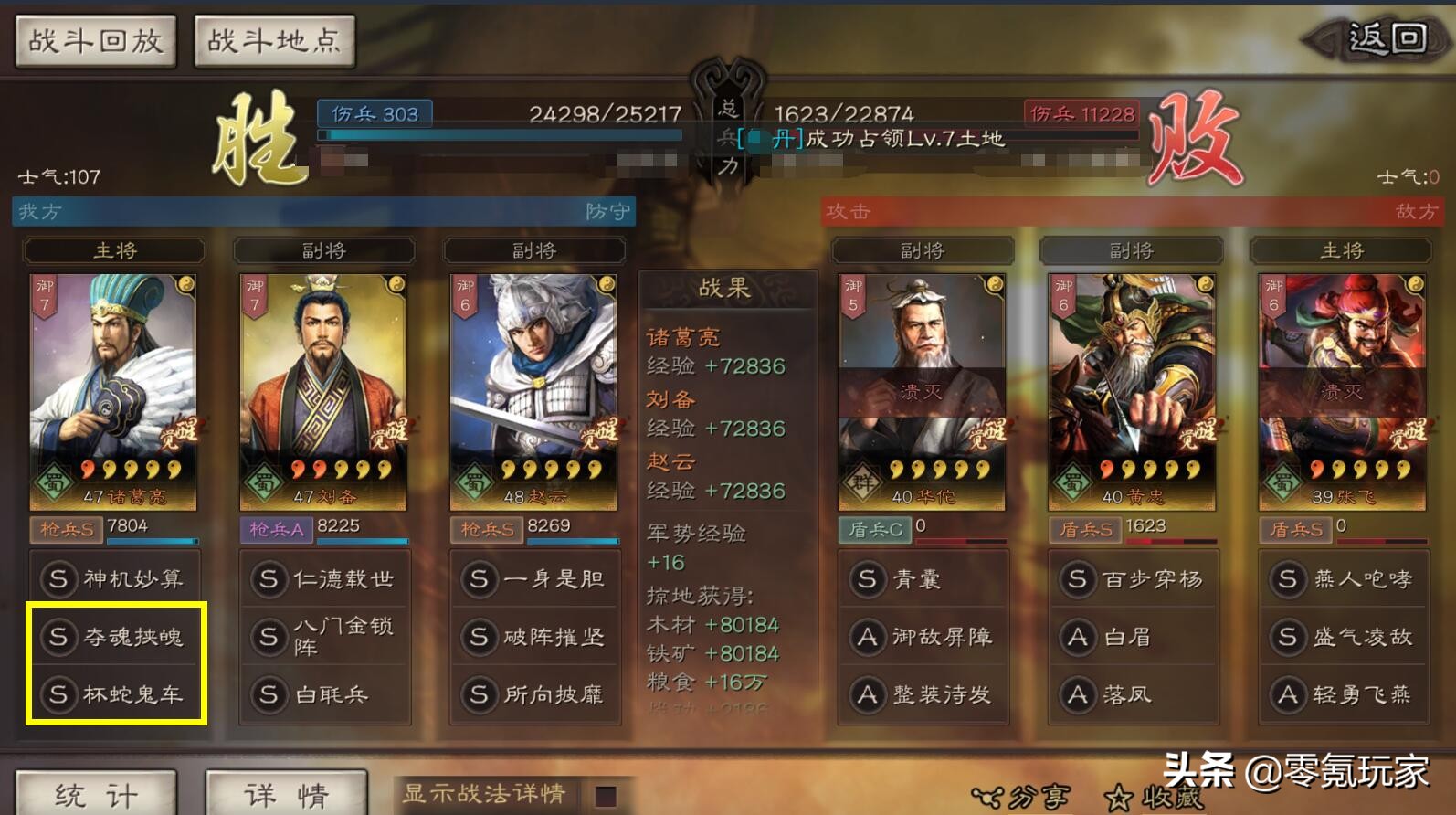Click the 盾兵S badge under 黄忠
Viewport: 1456px width, 815px height.
click(1089, 528)
